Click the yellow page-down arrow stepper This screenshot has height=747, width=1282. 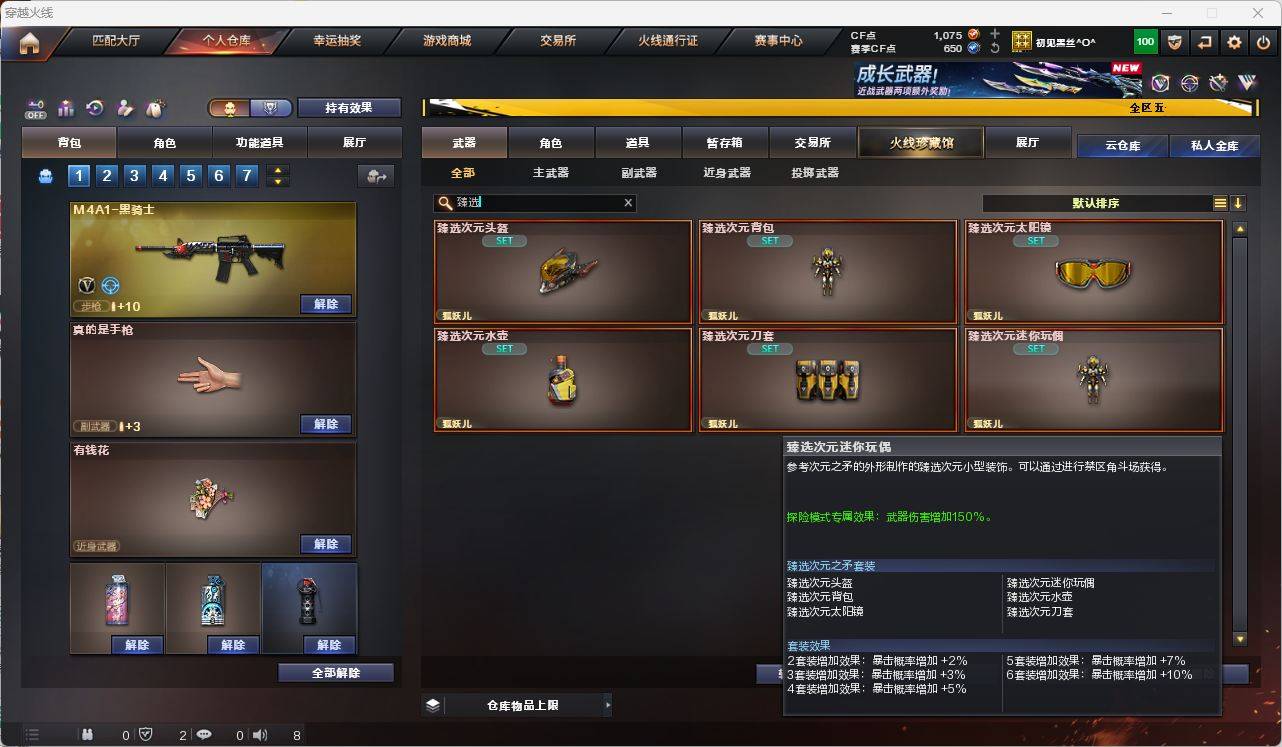278,183
